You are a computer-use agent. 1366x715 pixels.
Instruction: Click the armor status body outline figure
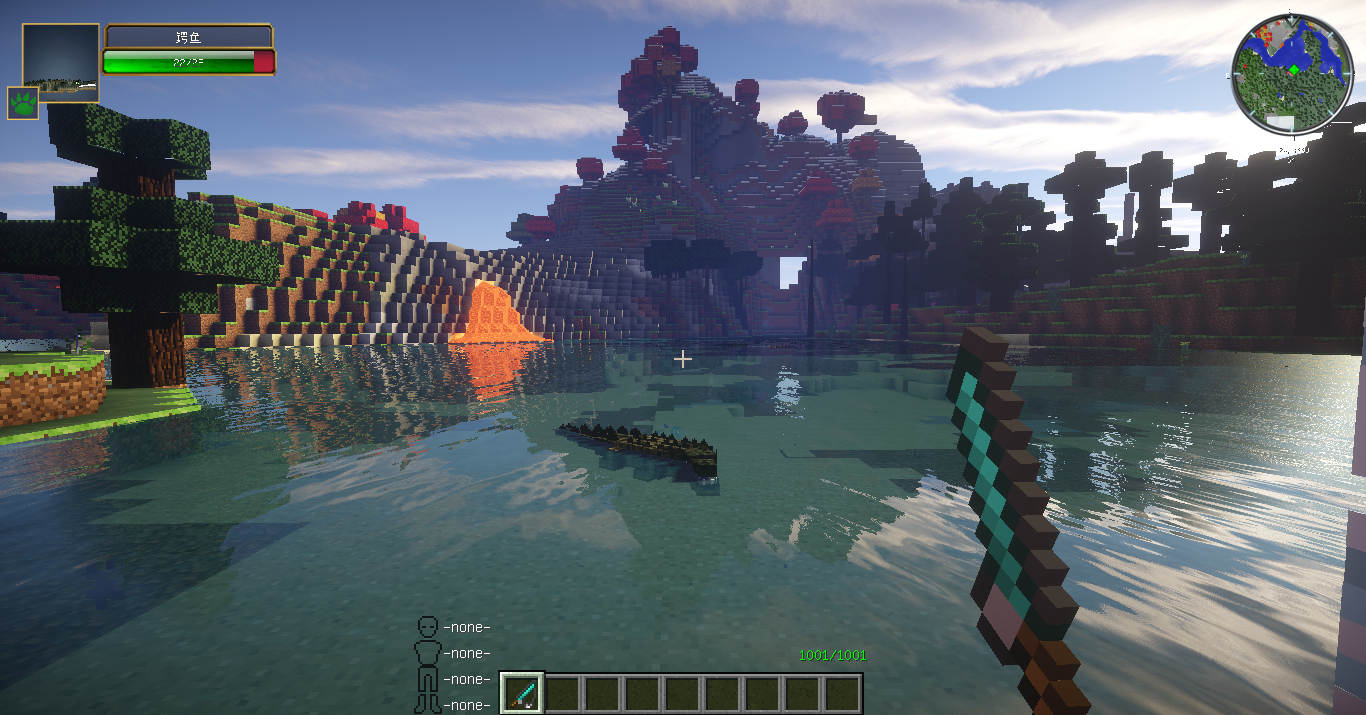point(428,664)
